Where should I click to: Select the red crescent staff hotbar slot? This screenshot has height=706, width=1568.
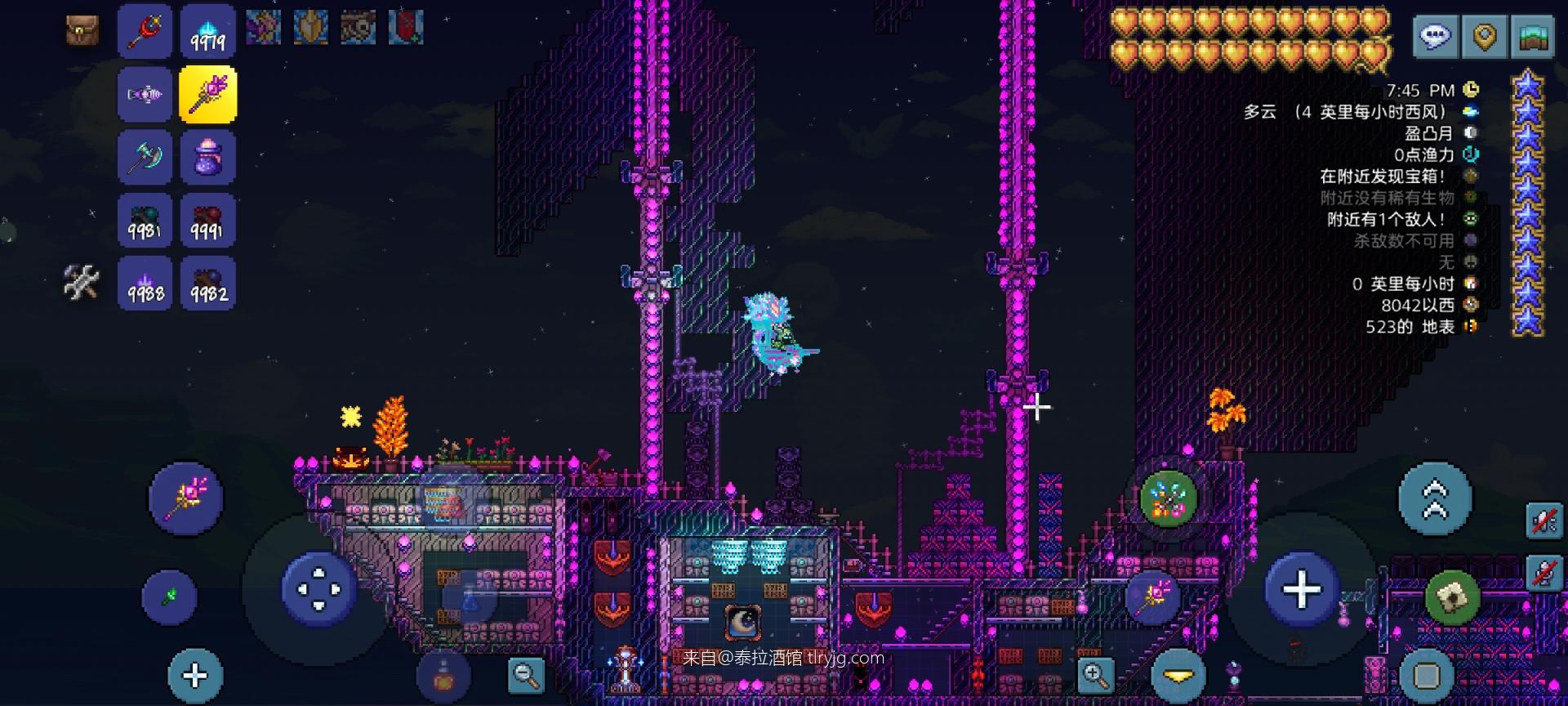145,31
